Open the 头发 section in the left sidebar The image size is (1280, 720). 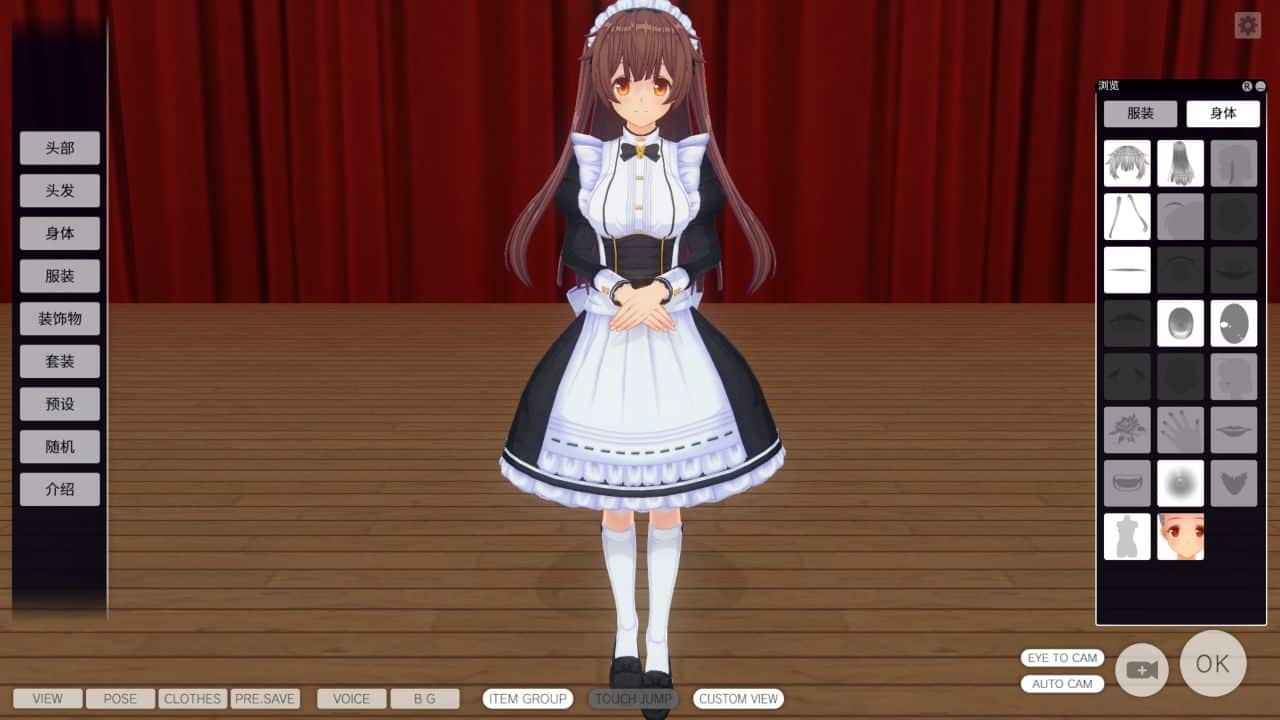tap(59, 190)
